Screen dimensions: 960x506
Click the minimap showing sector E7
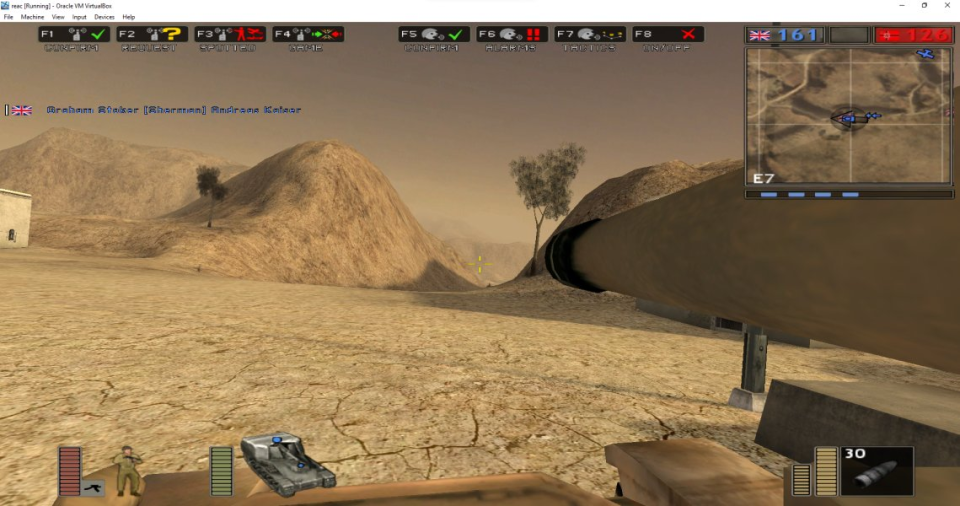click(x=849, y=116)
